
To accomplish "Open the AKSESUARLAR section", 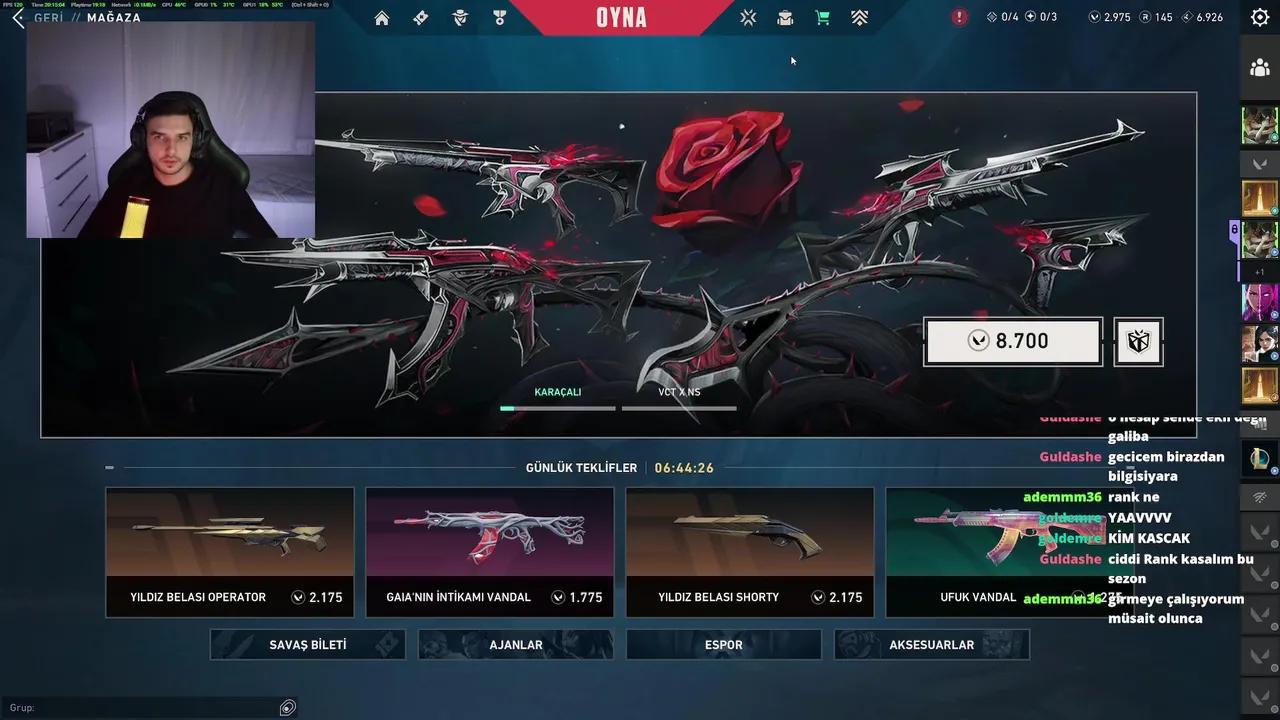I will pos(931,644).
